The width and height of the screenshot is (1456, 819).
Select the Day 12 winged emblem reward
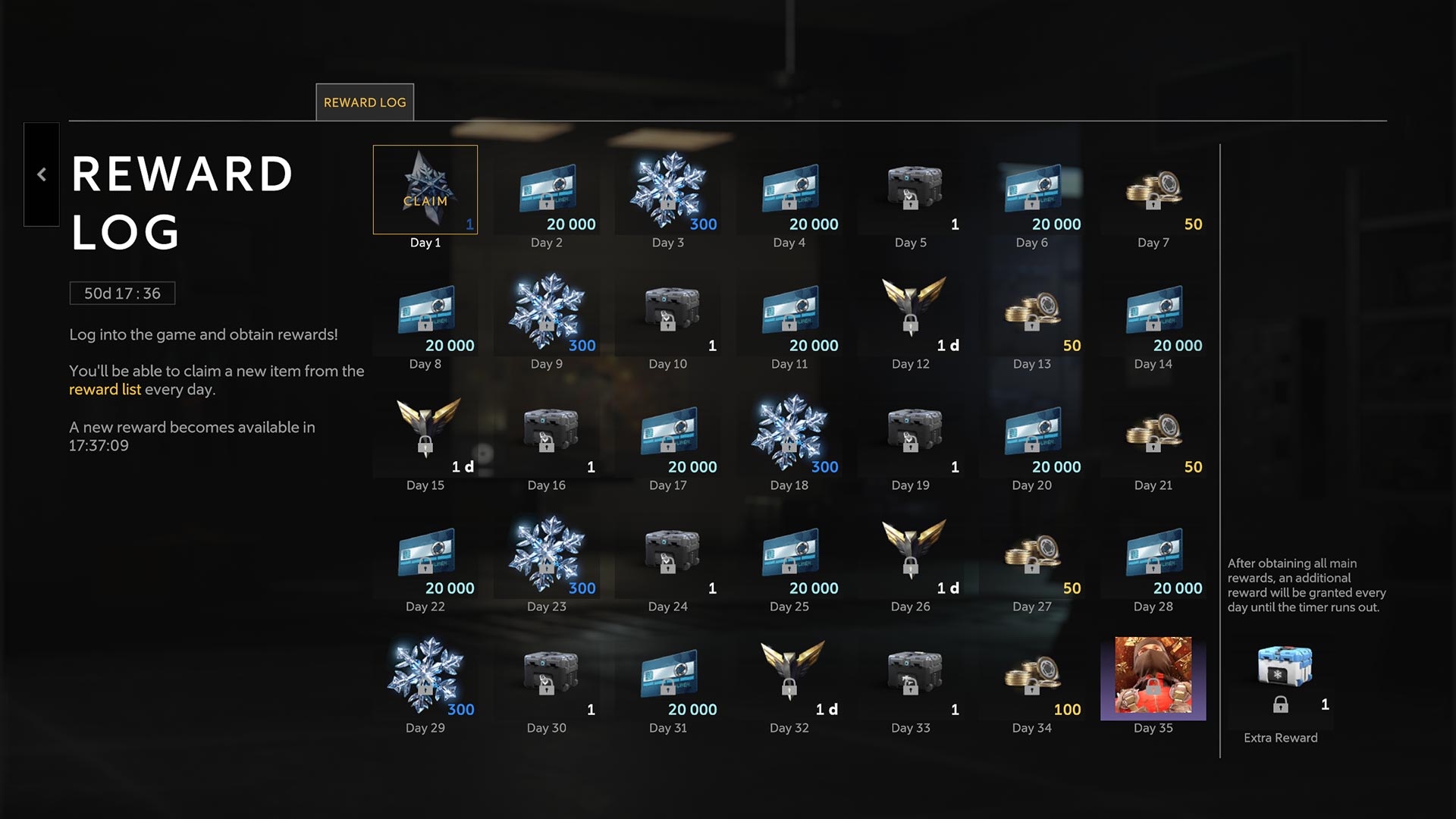point(911,311)
